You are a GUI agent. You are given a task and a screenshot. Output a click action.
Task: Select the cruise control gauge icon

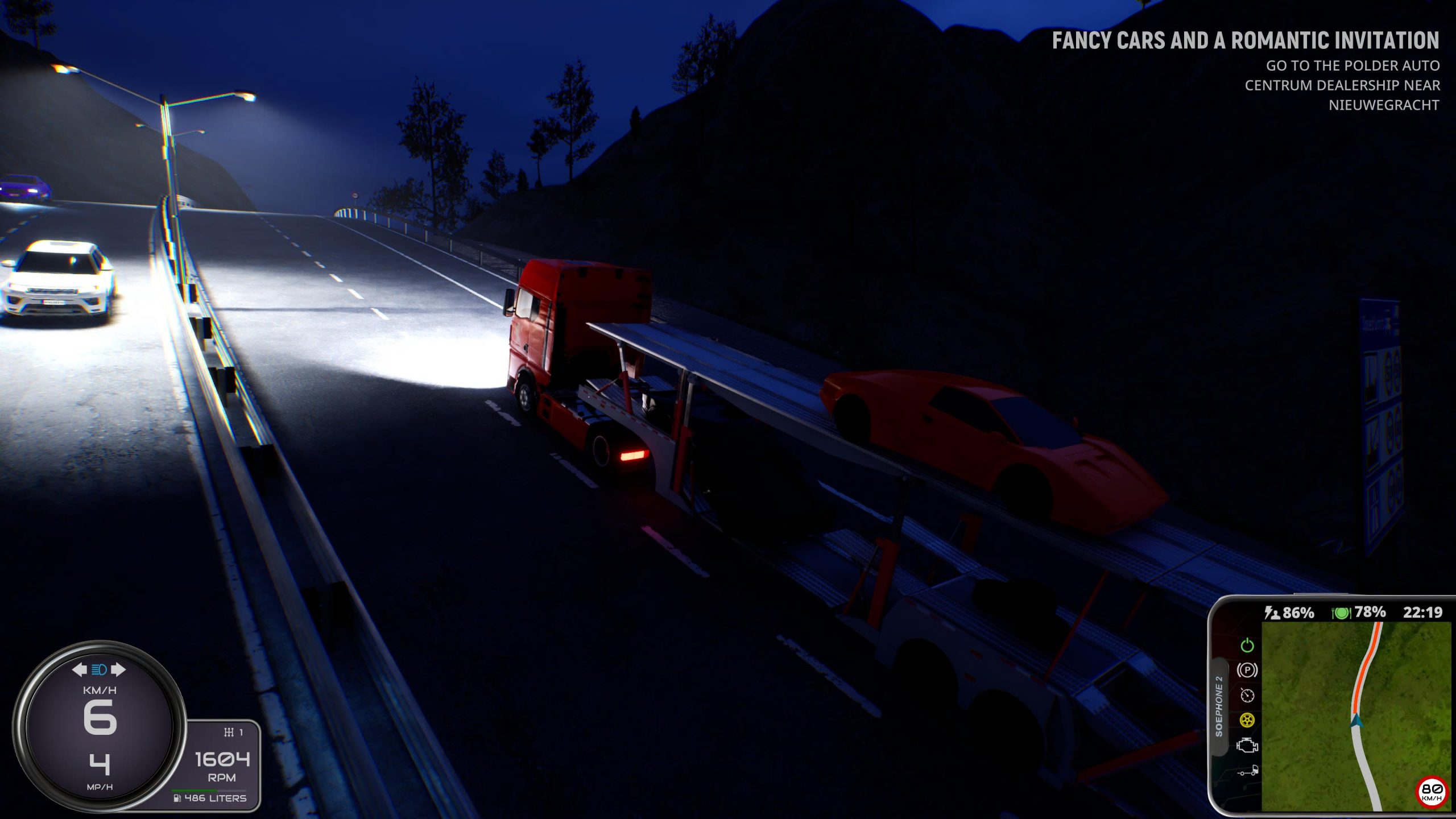click(1247, 695)
